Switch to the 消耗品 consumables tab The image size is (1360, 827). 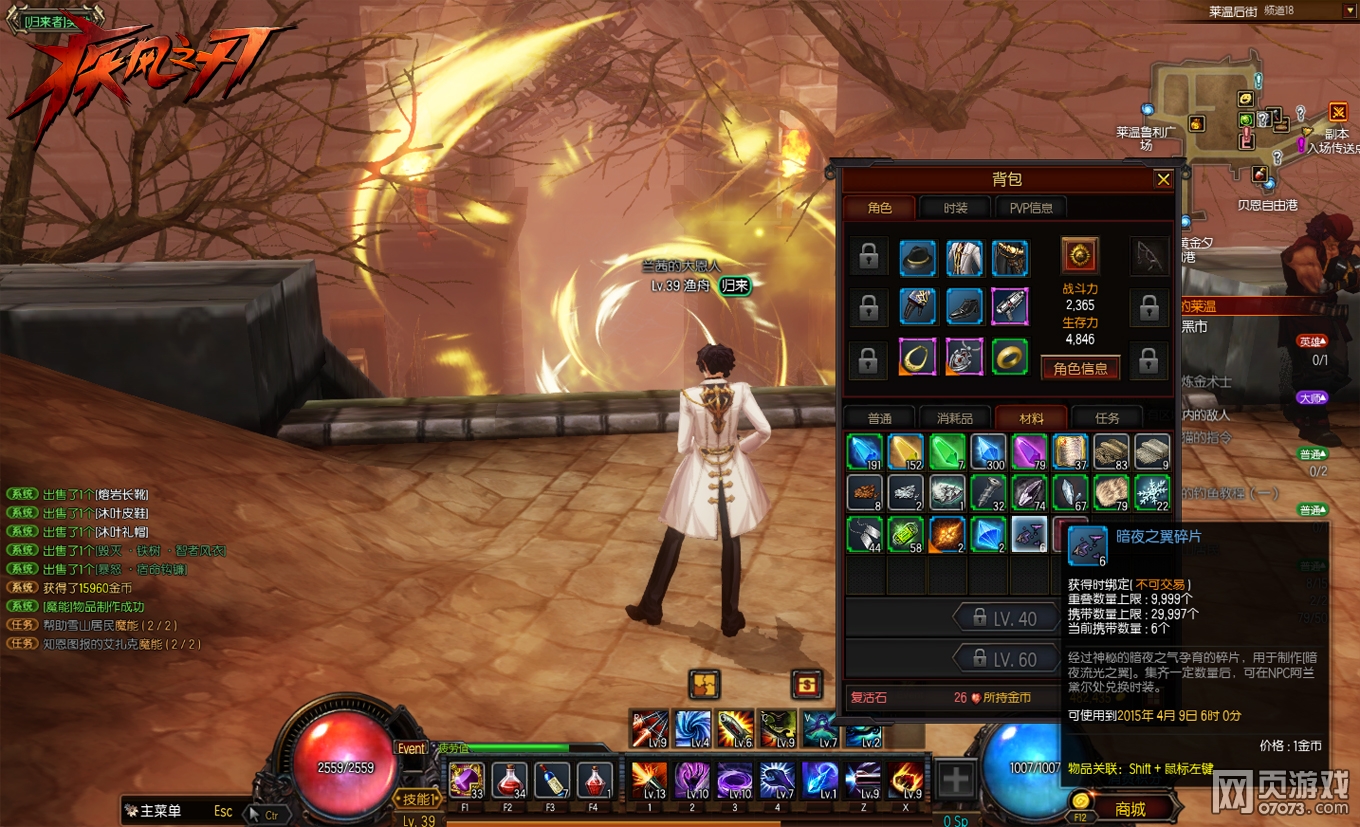[954, 418]
